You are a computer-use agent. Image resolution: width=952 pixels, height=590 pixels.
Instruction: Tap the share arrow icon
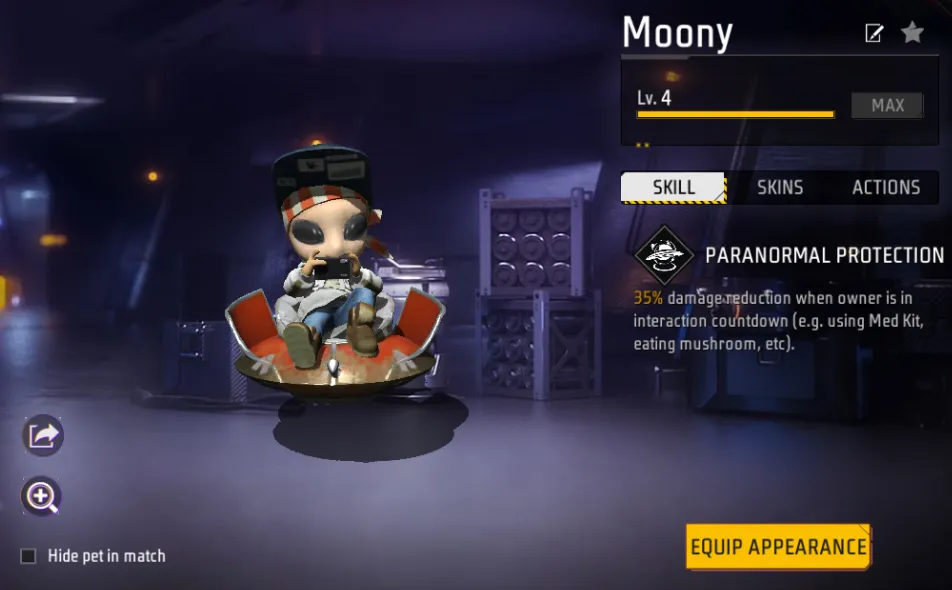click(x=43, y=436)
